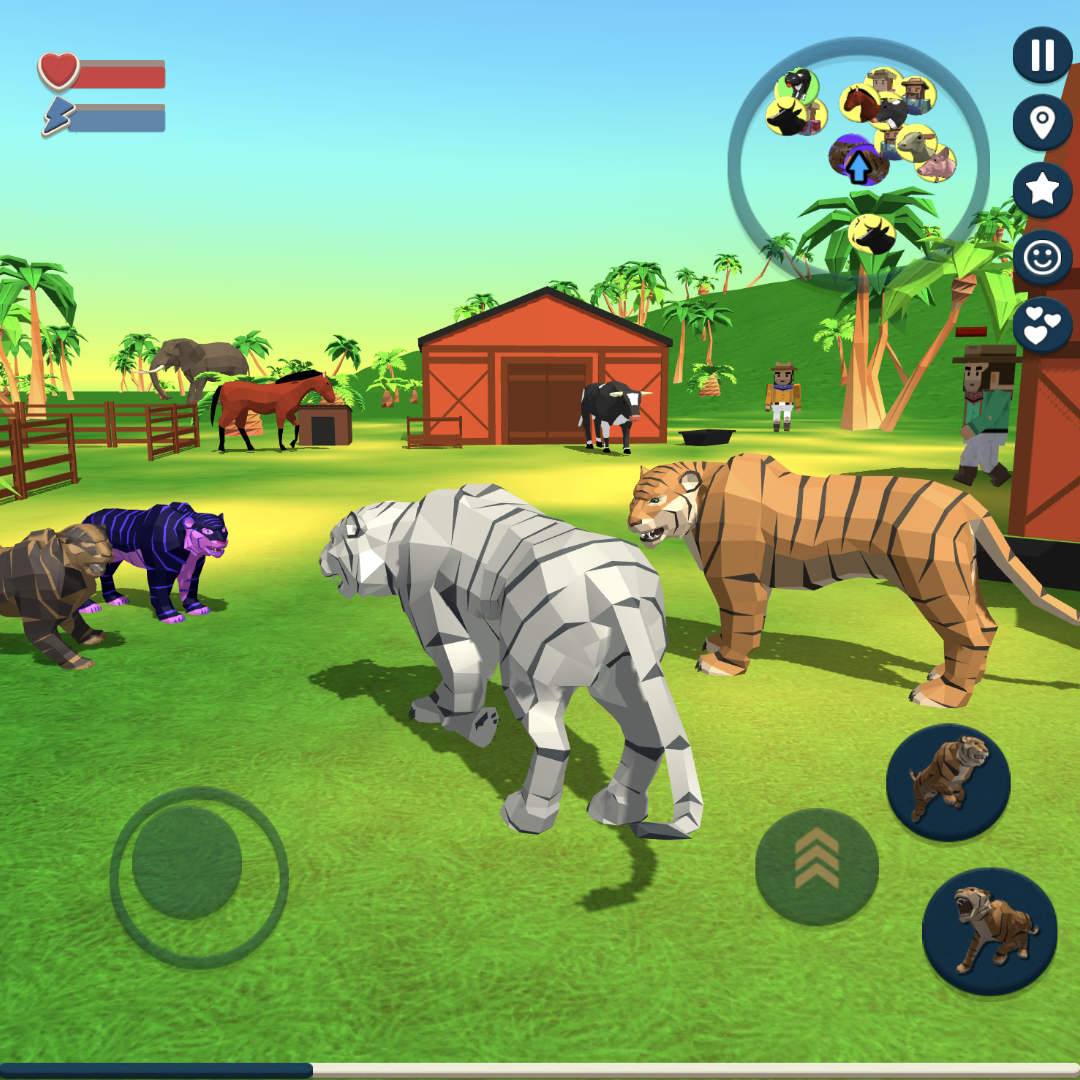Click the hearts button
This screenshot has width=1080, height=1080.
click(1042, 325)
